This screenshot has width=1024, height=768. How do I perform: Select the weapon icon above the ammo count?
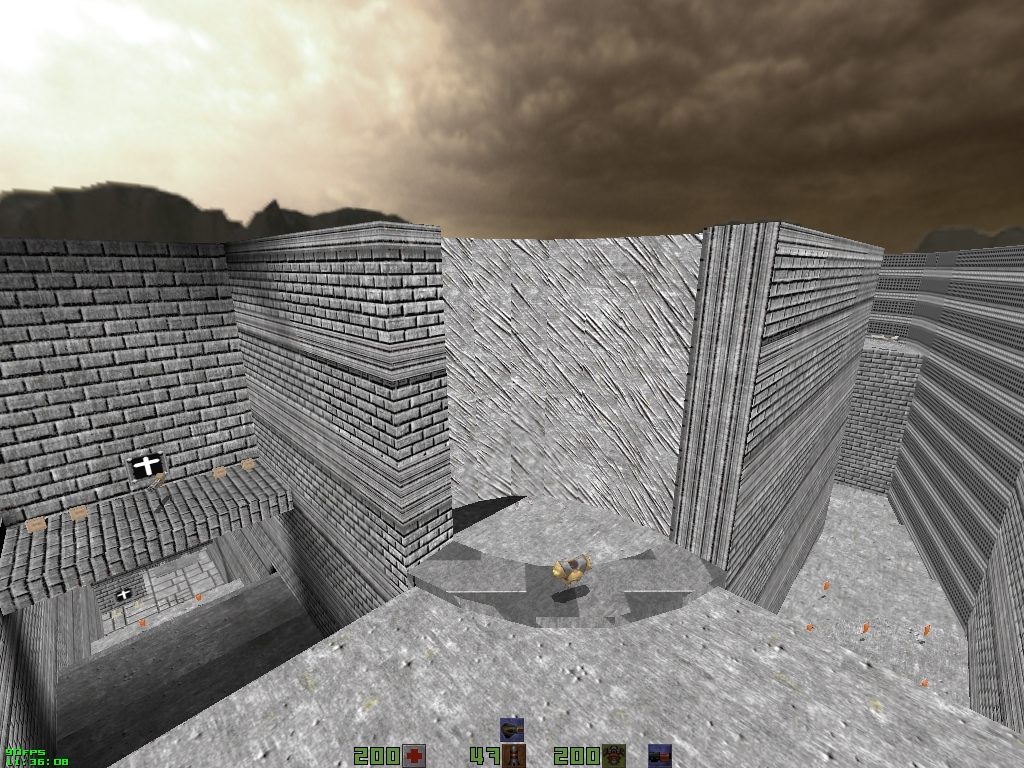512,729
